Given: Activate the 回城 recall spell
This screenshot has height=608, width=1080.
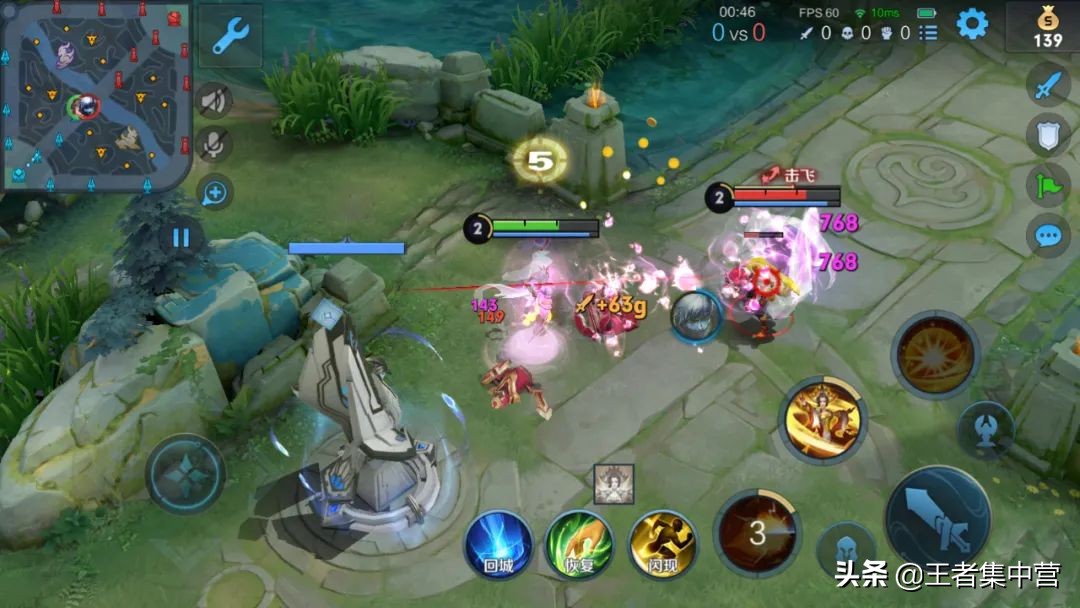Looking at the screenshot, I should tap(497, 543).
